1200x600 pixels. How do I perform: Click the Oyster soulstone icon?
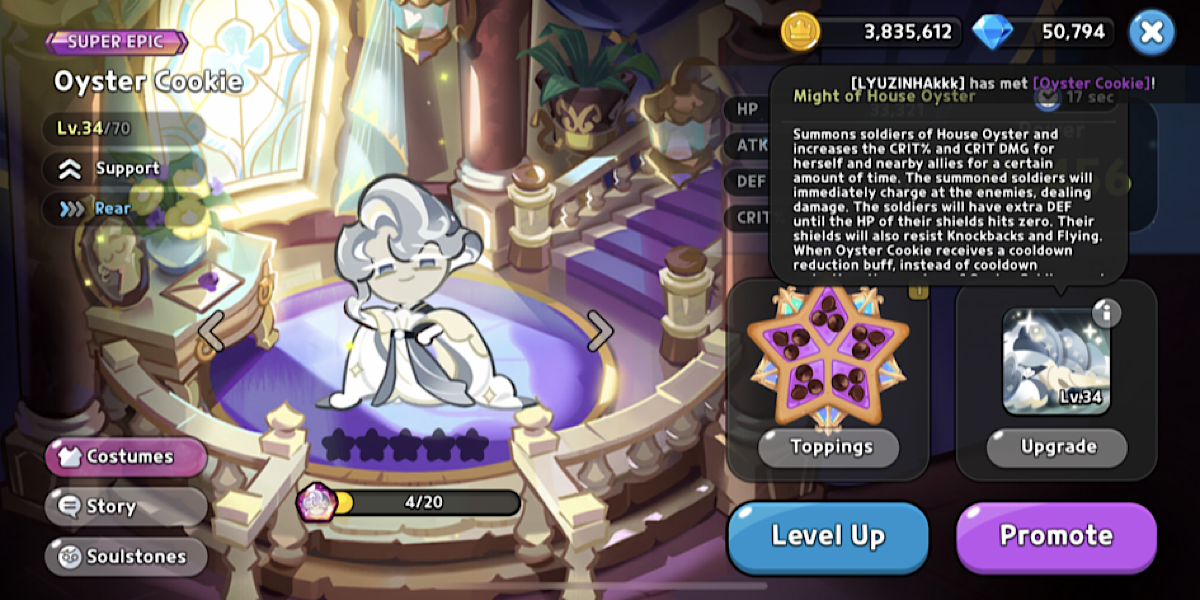point(318,501)
